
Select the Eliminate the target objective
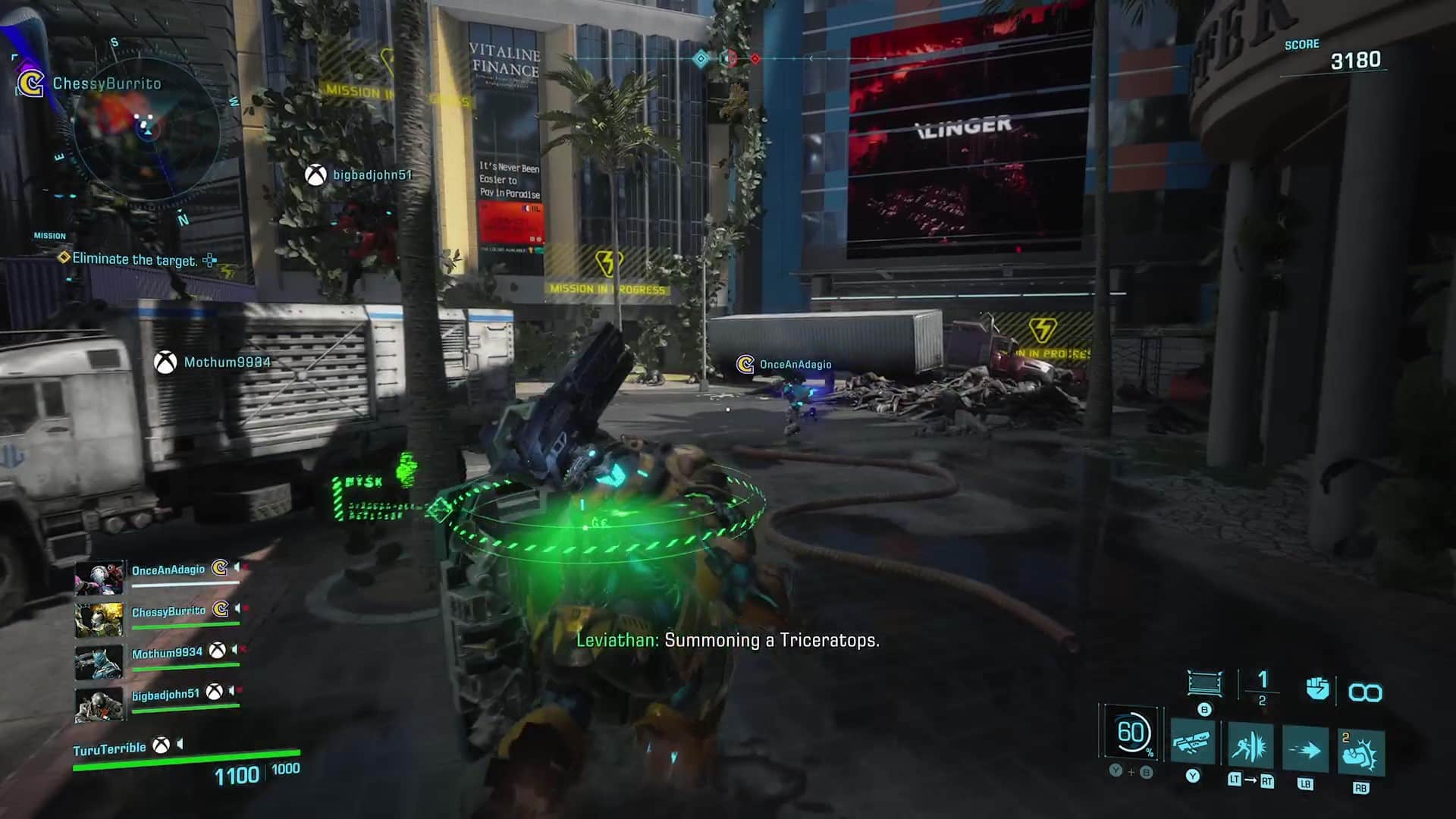point(134,259)
